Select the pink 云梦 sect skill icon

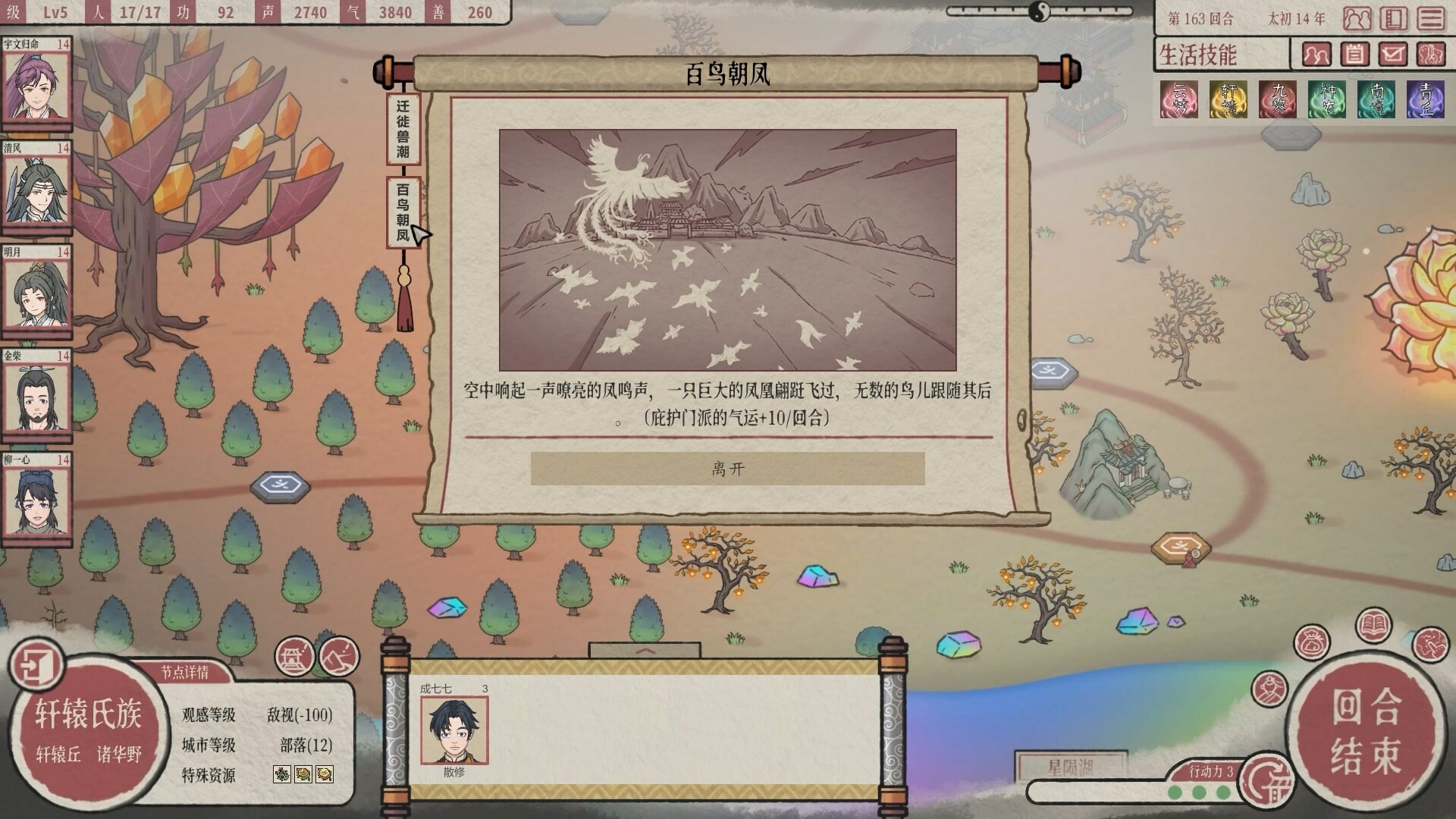[1180, 99]
